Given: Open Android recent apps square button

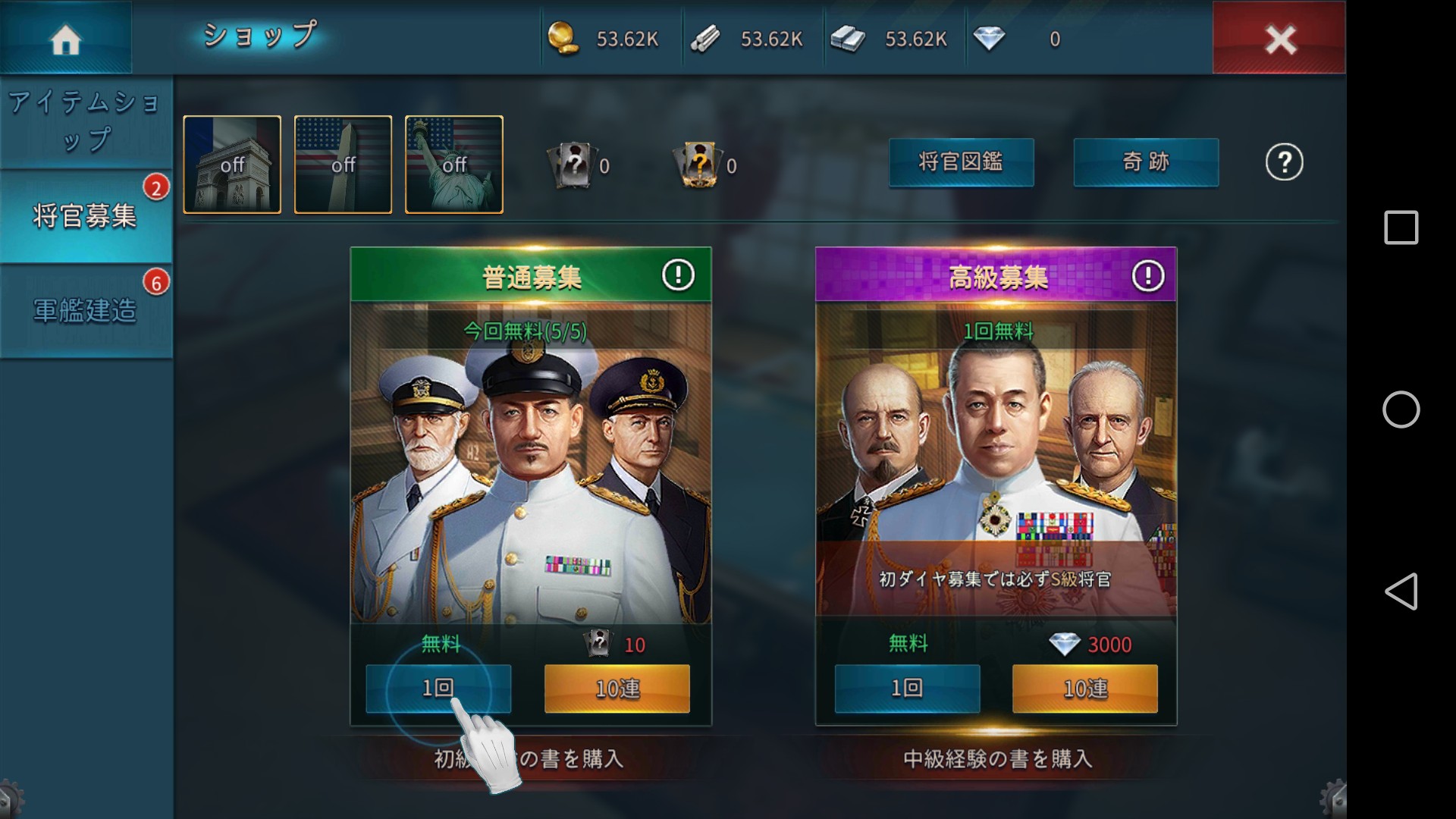Looking at the screenshot, I should coord(1401,227).
